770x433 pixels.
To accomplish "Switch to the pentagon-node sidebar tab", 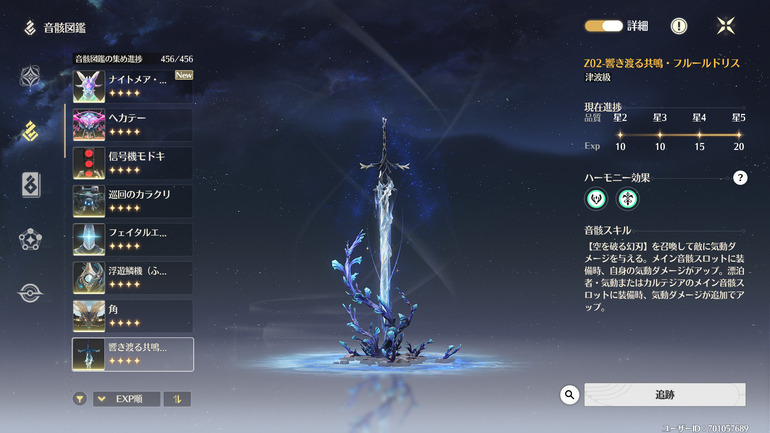I will (31, 239).
